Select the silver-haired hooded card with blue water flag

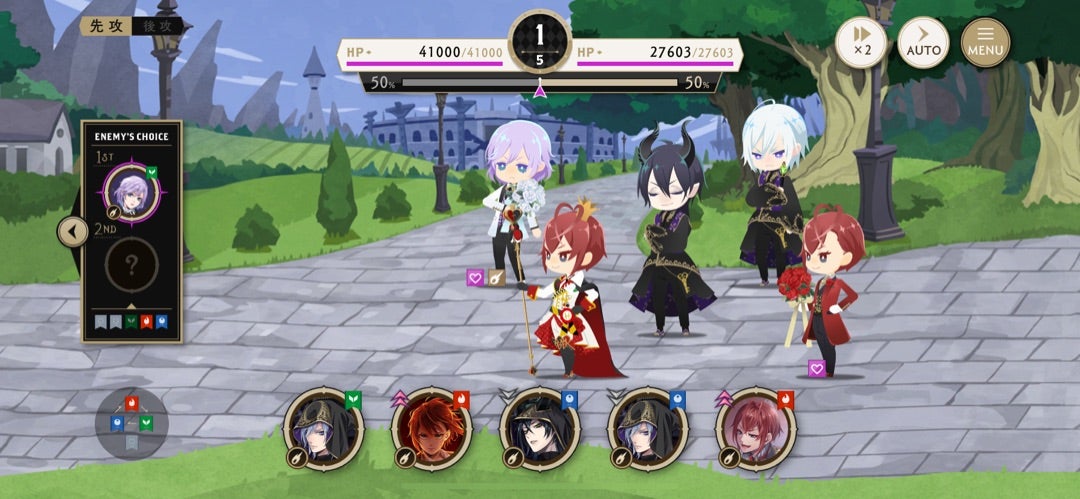[x=647, y=428]
